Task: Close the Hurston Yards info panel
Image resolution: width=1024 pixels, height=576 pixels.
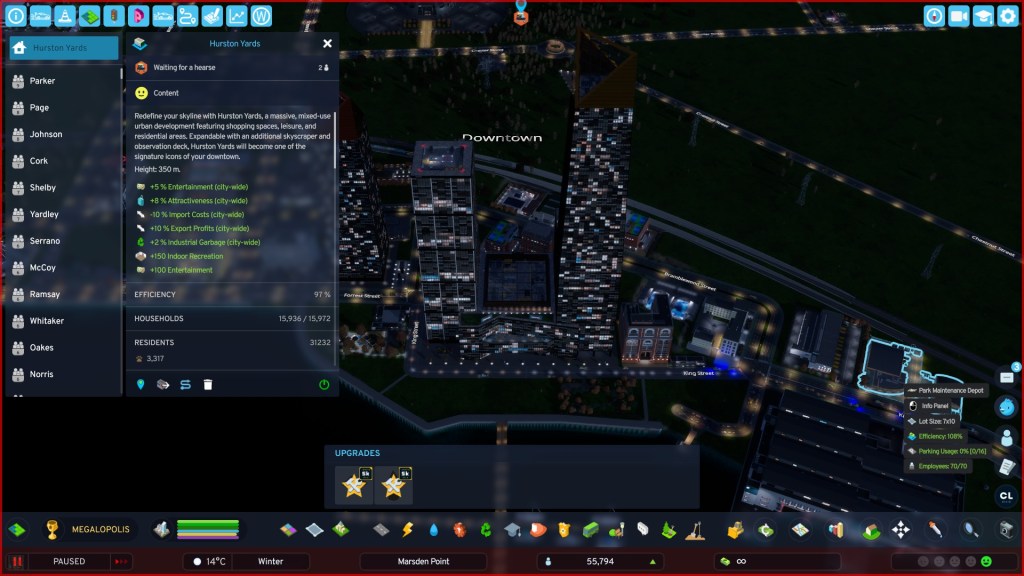Action: click(327, 44)
